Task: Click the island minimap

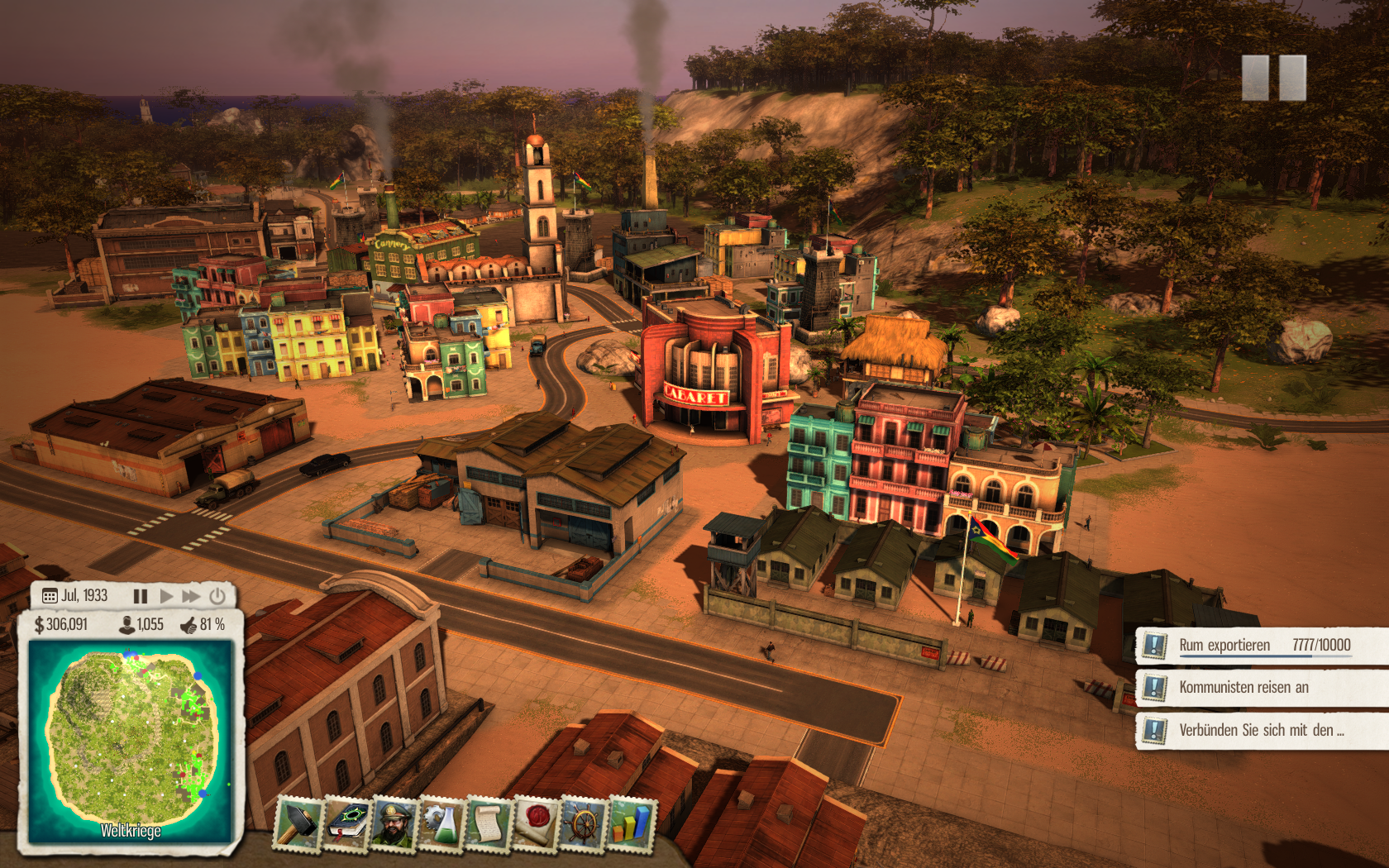Action: (x=131, y=740)
